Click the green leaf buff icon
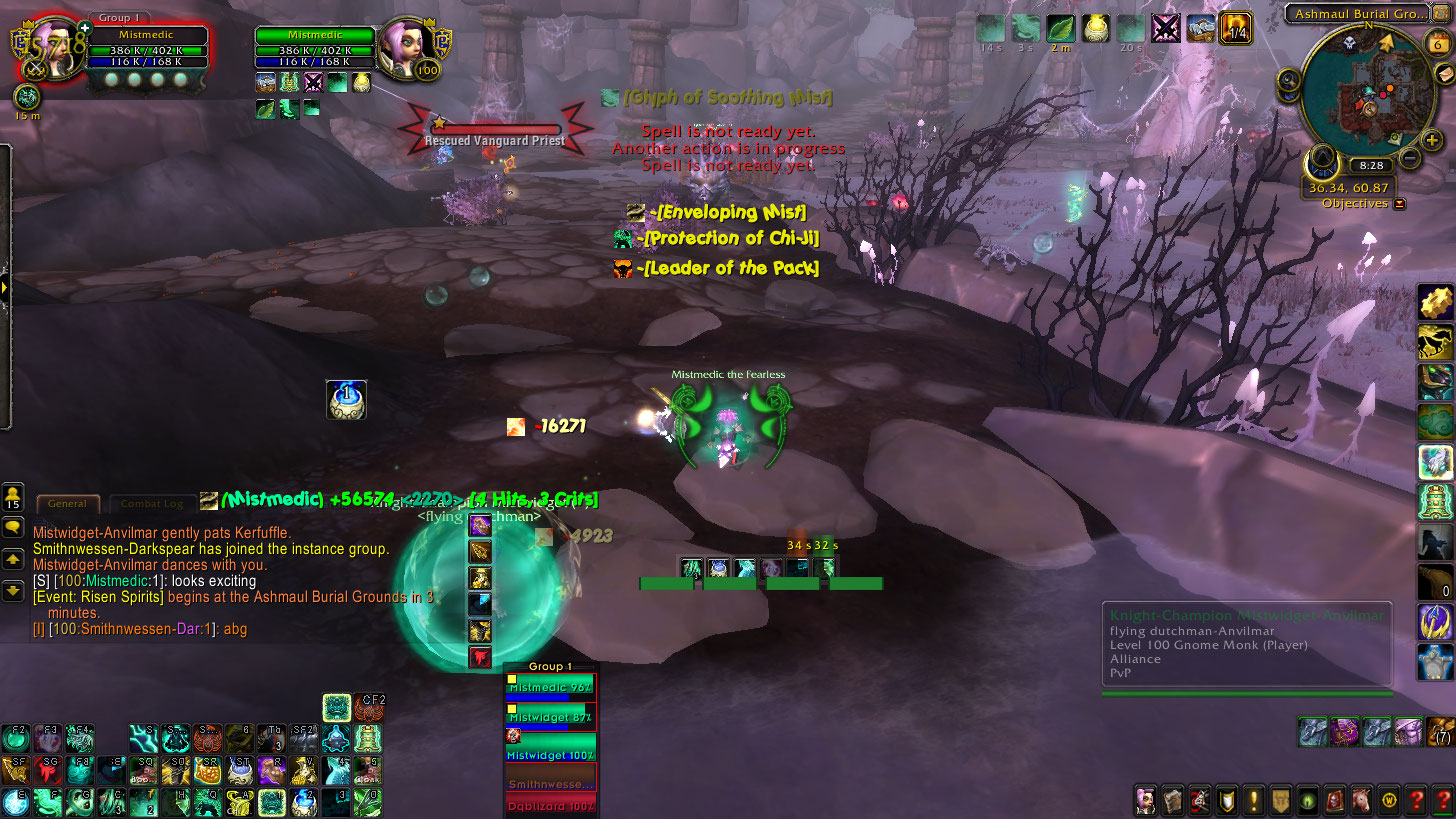The image size is (1456, 819). (1061, 28)
